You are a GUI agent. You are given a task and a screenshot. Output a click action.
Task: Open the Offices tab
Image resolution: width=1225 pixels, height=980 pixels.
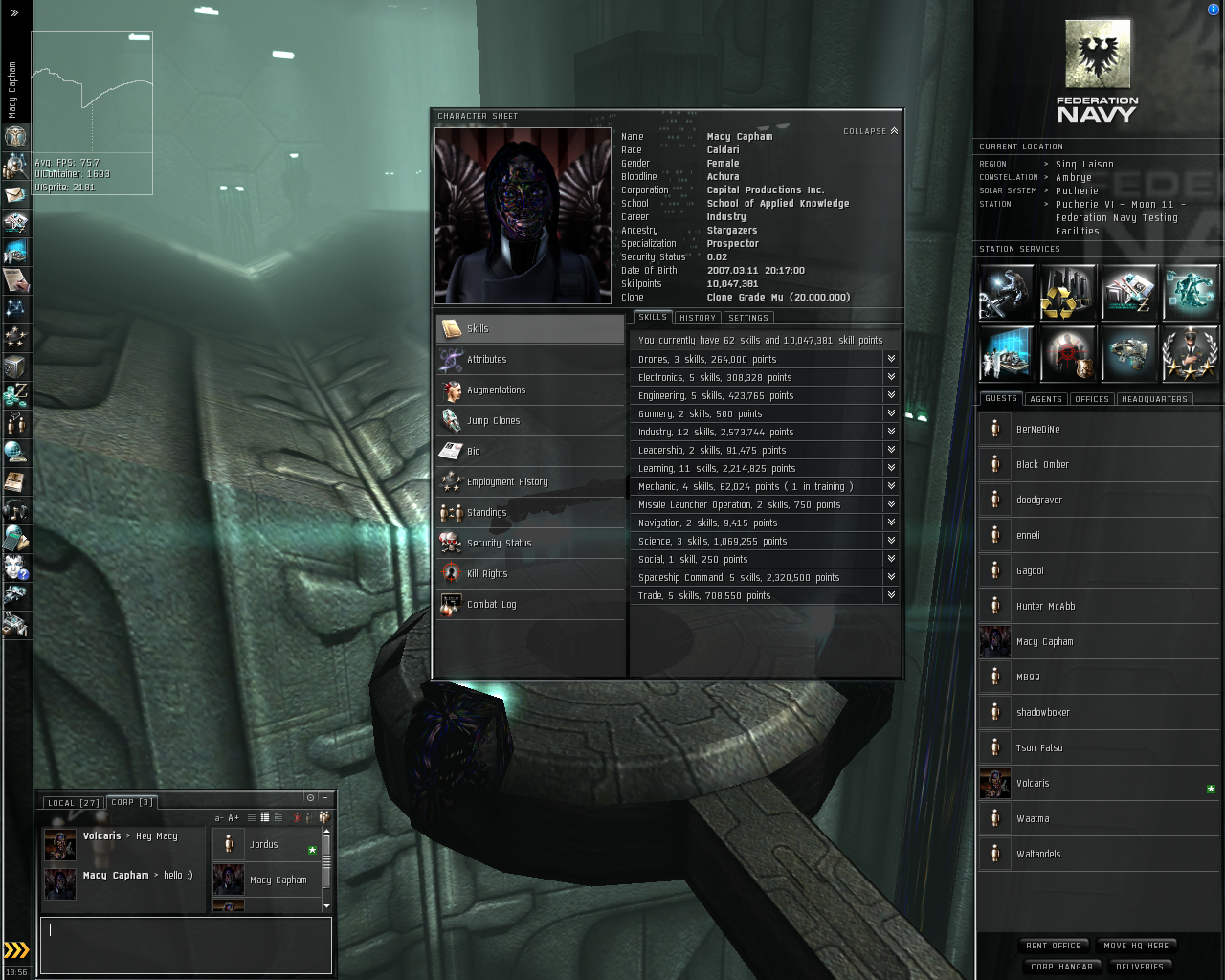point(1092,399)
